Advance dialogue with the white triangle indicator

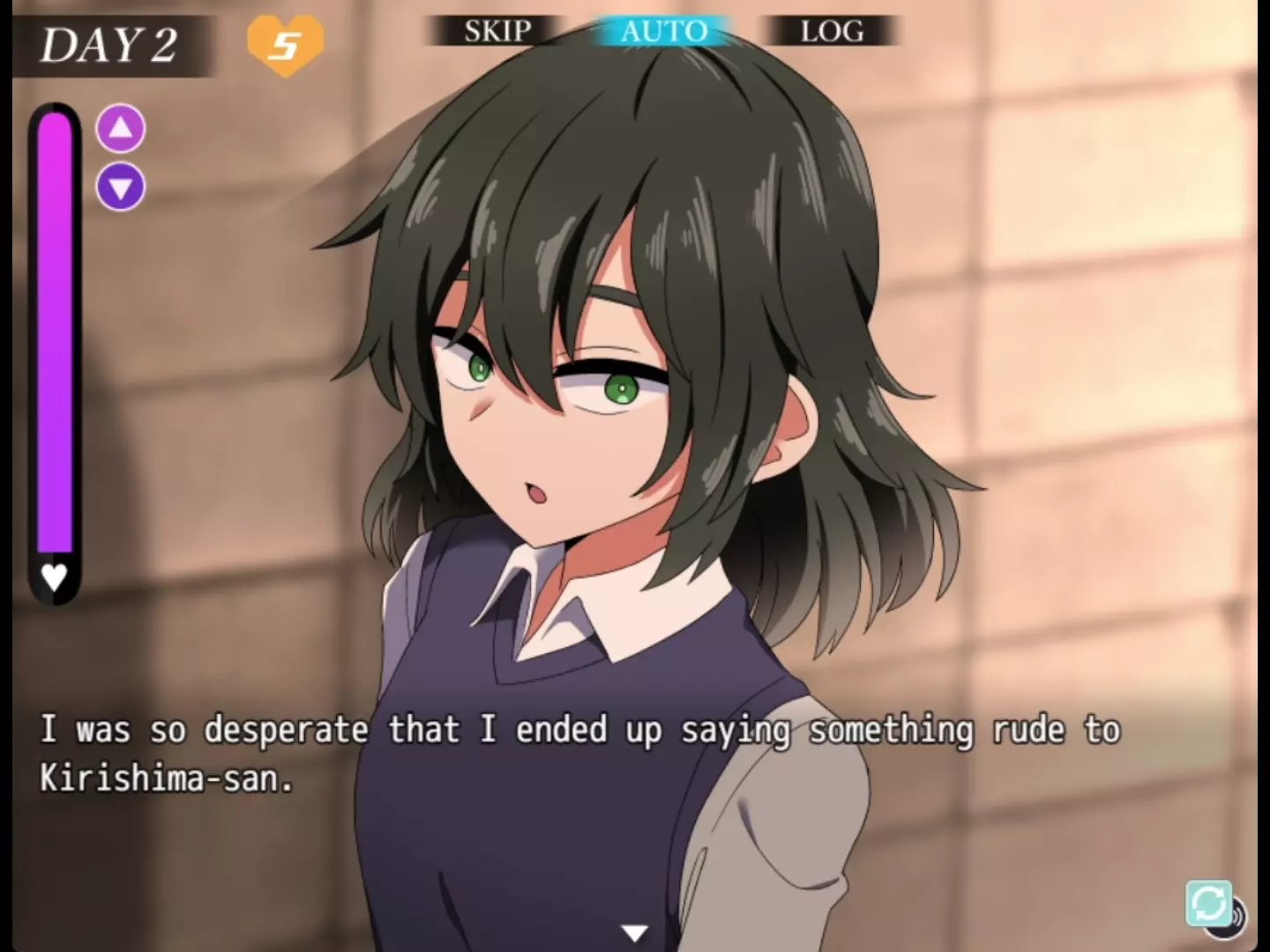pos(634,932)
